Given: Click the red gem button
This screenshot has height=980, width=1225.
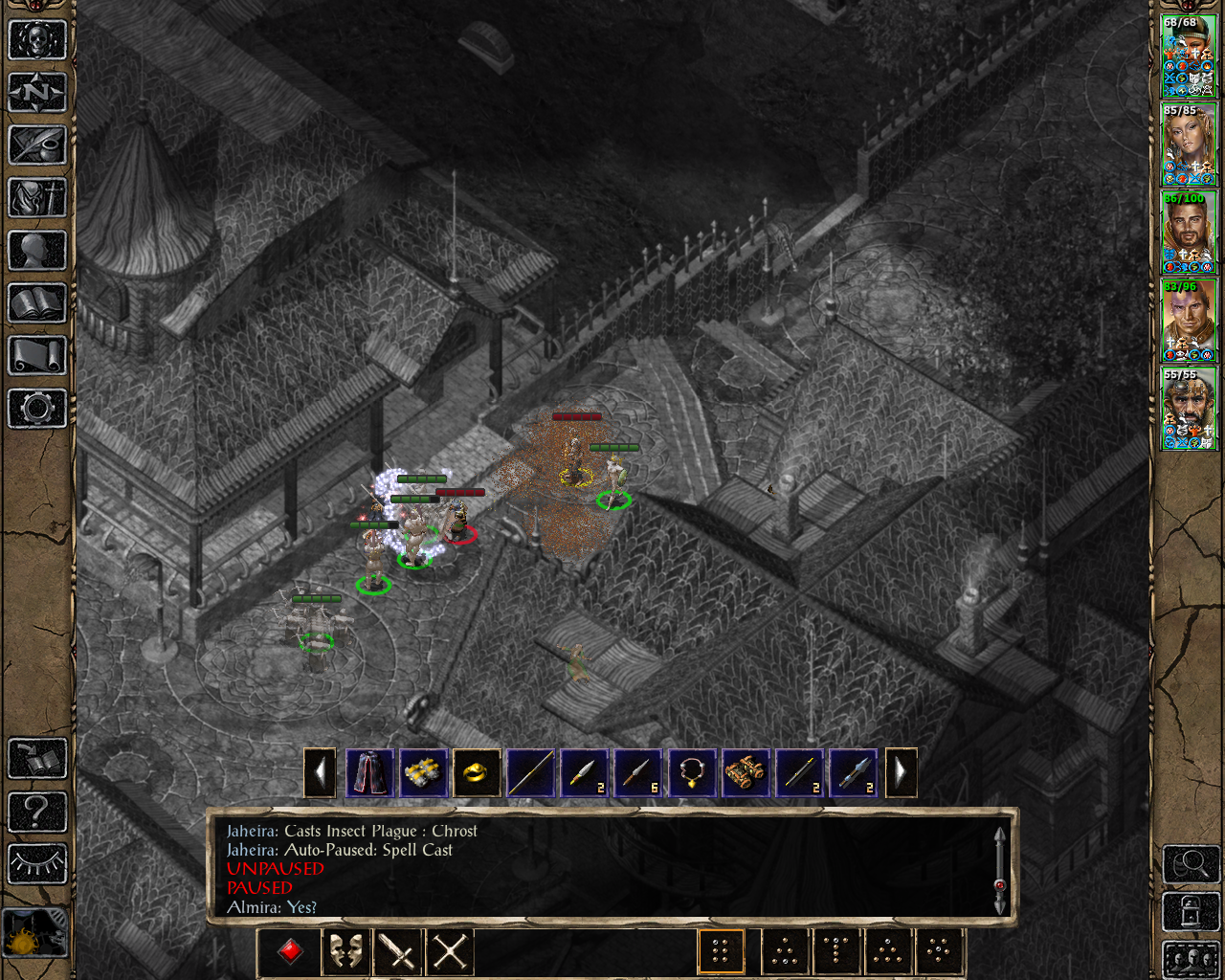Looking at the screenshot, I should [291, 952].
